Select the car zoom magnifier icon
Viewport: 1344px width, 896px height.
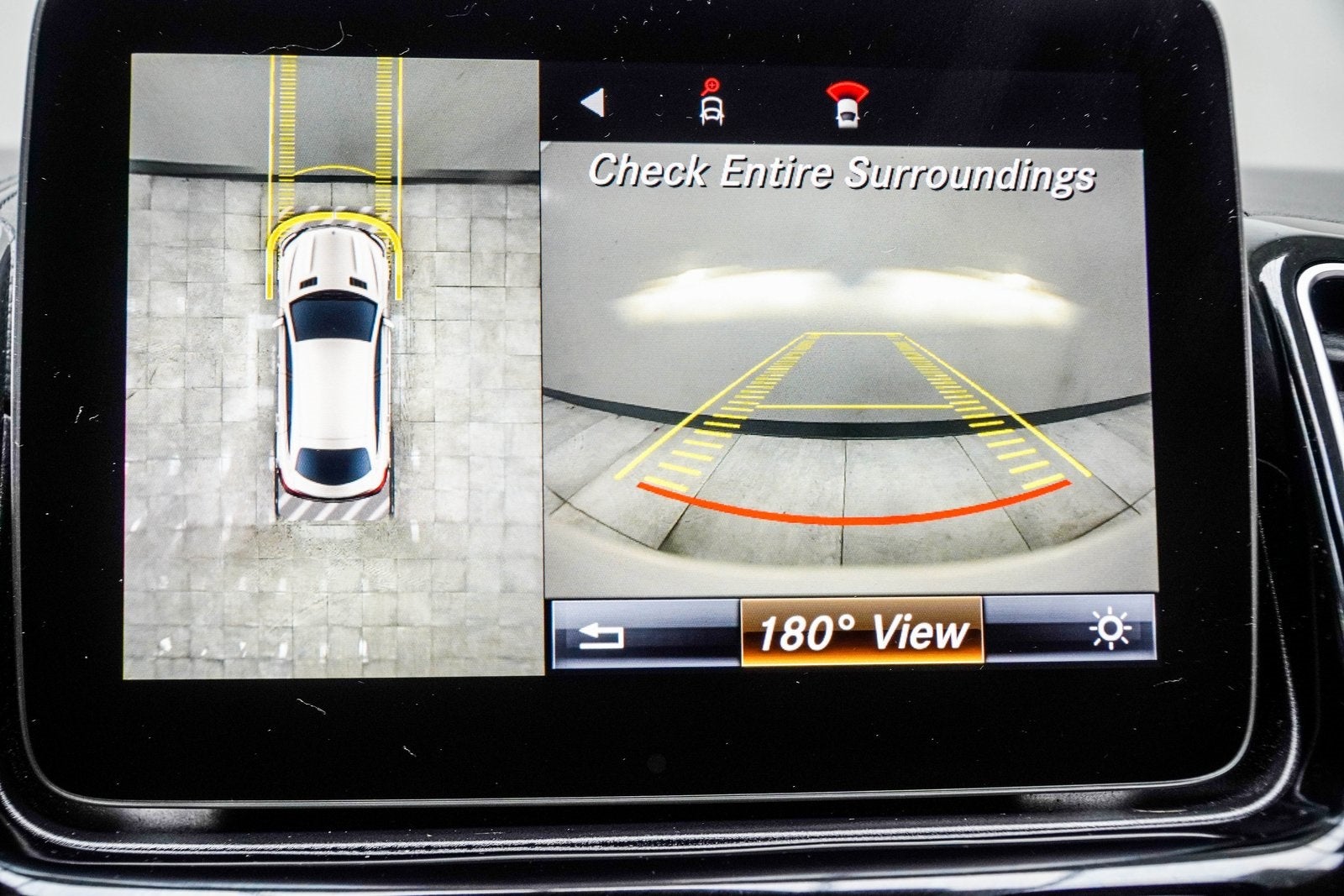pos(712,103)
